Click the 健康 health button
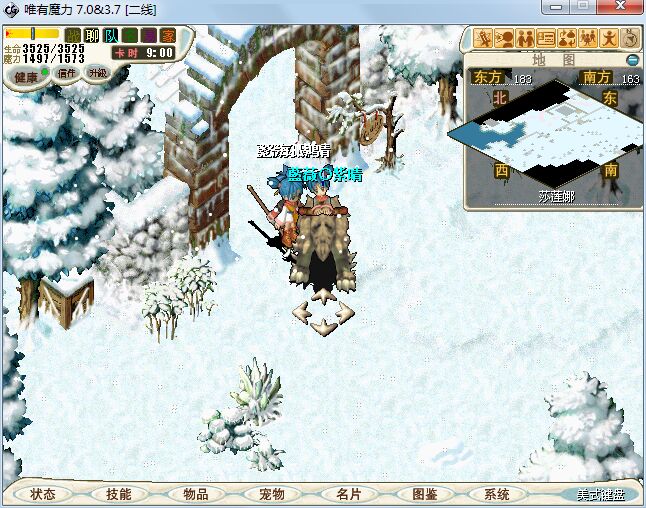The image size is (646, 508). coord(26,76)
